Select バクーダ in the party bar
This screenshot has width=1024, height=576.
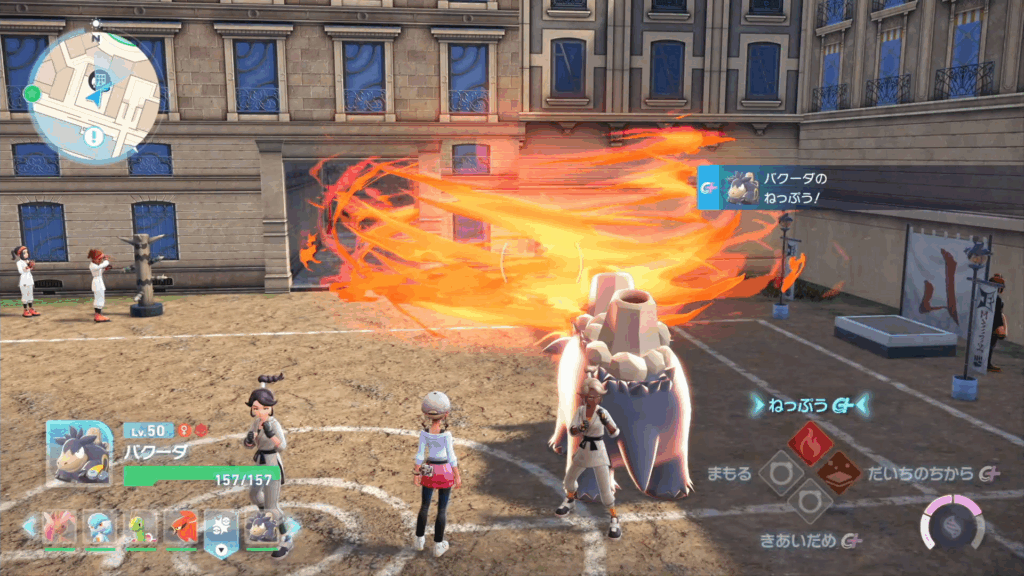262,527
